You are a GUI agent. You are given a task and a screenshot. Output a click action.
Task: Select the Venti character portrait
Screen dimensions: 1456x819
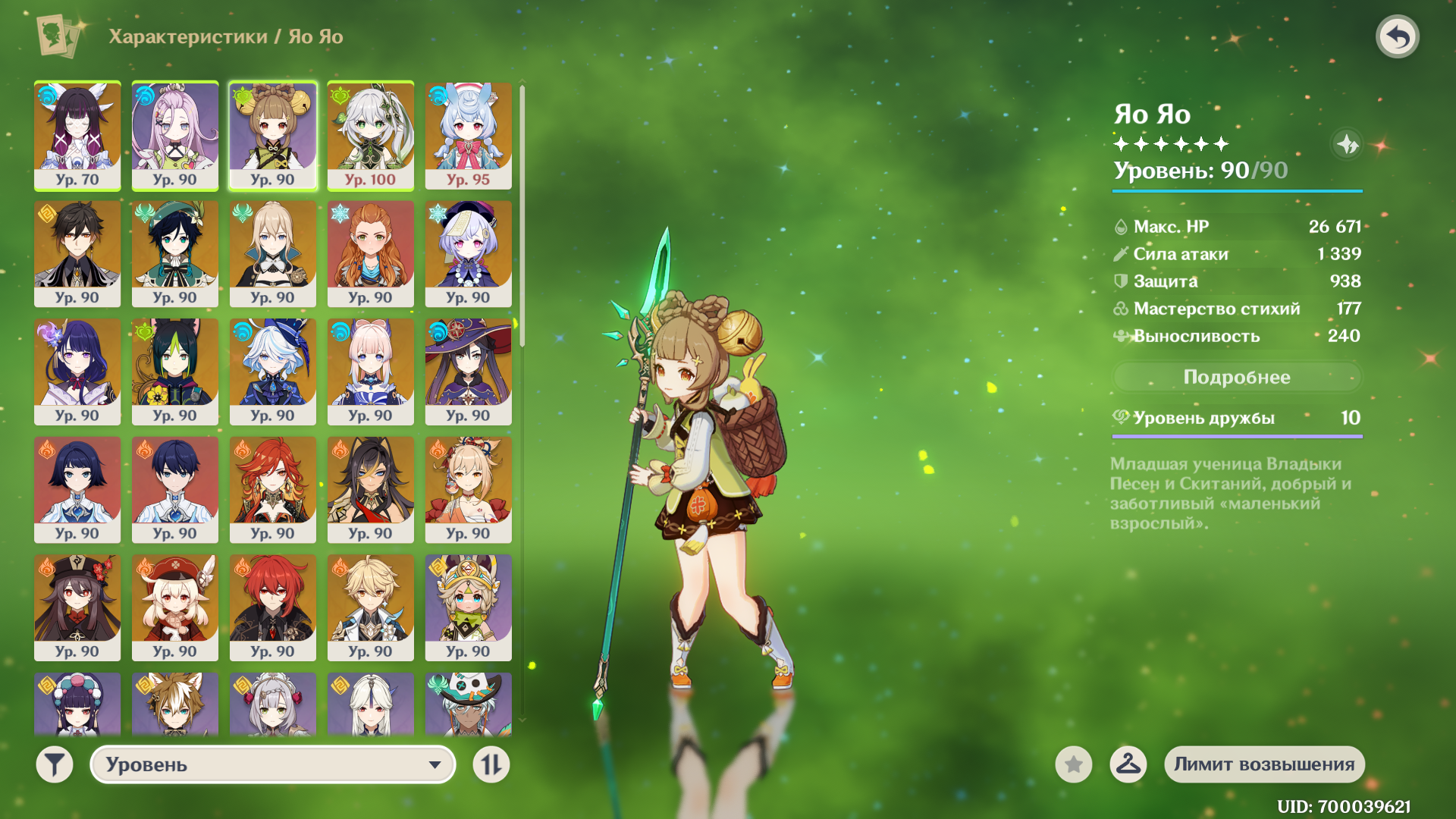point(175,253)
